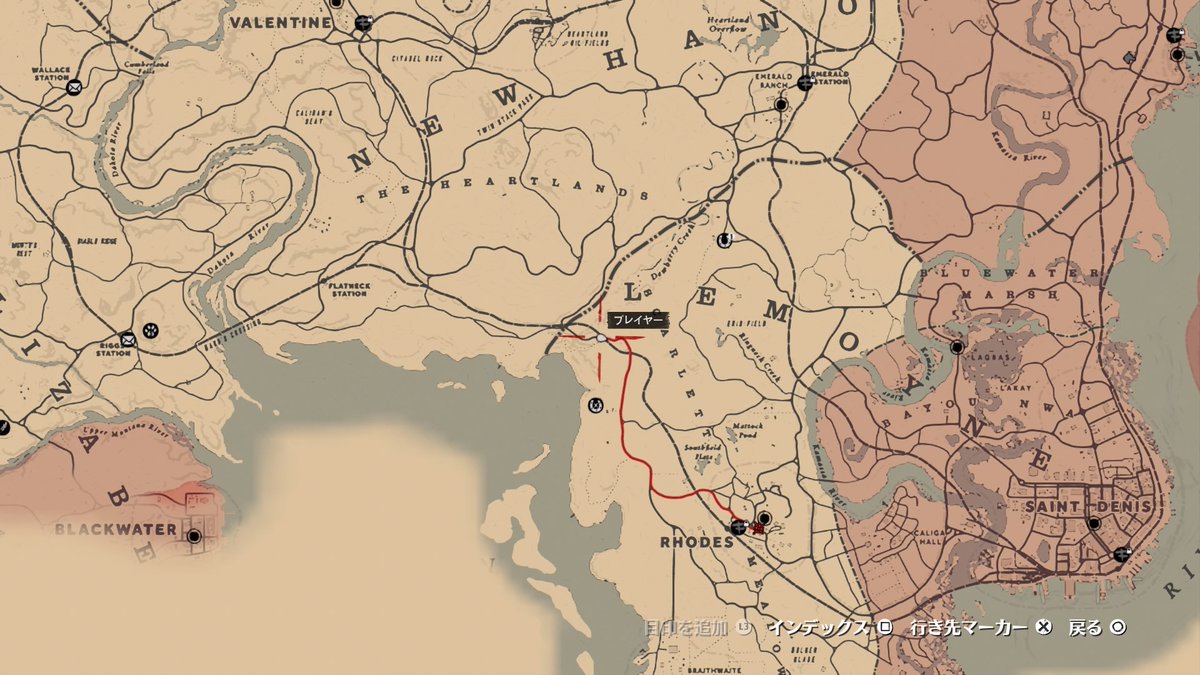Click the round marker in central Saint Denis
The height and width of the screenshot is (675, 1200).
click(1094, 523)
